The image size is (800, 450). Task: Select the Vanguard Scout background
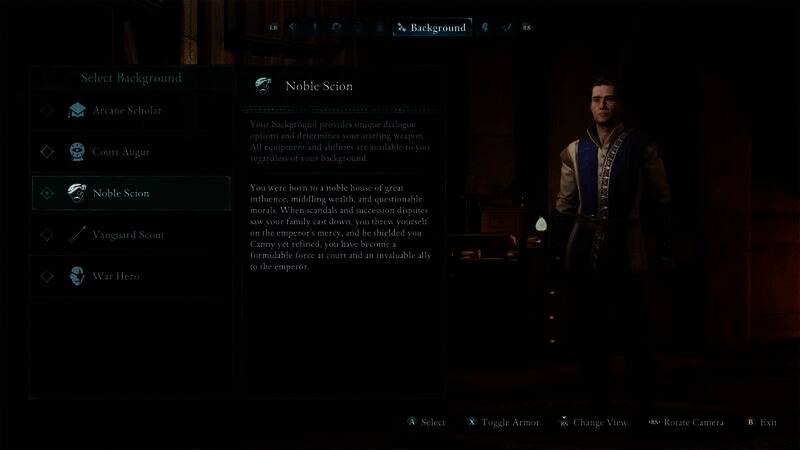tap(128, 235)
